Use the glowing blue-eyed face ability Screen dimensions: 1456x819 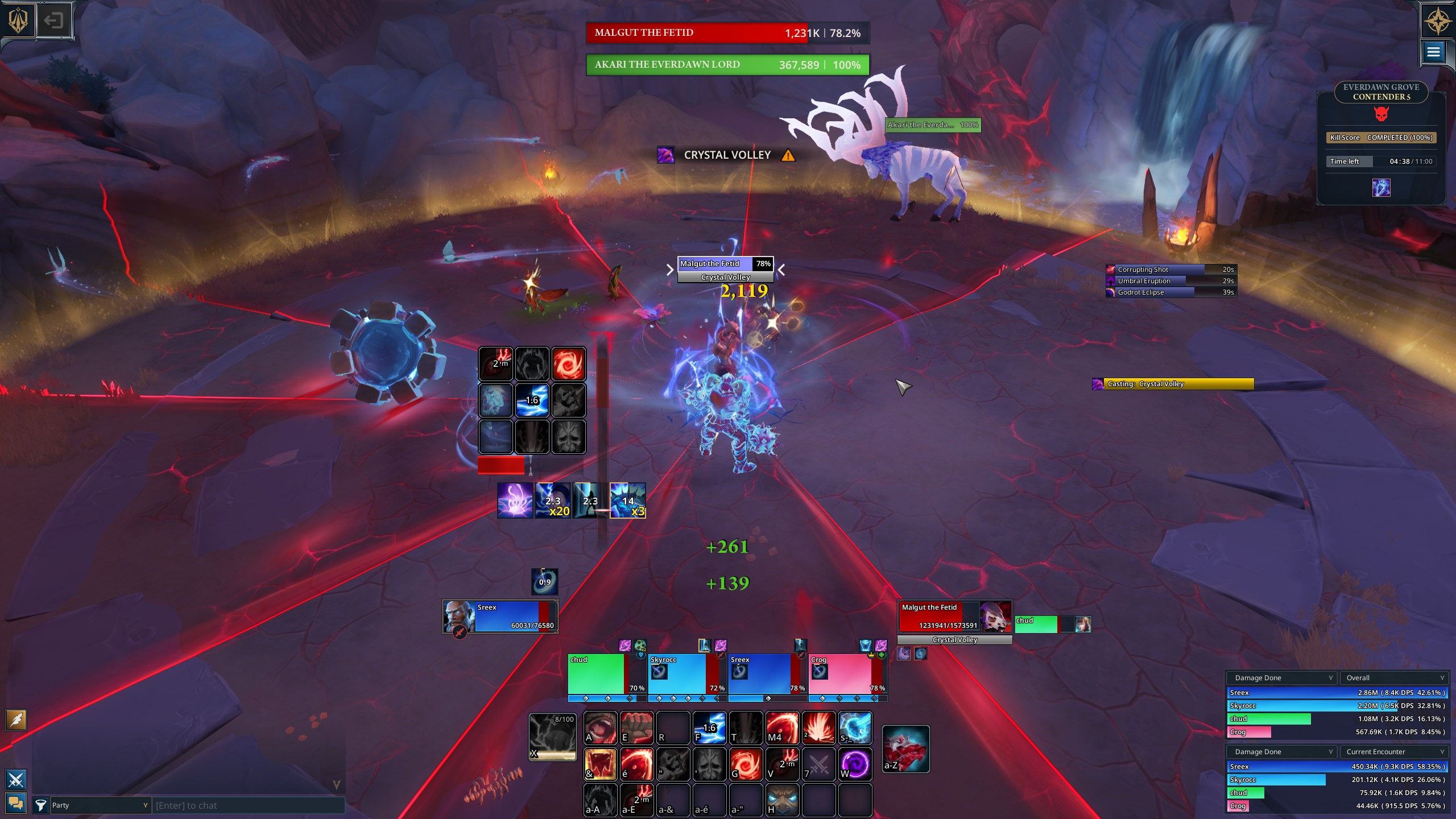coord(782,800)
